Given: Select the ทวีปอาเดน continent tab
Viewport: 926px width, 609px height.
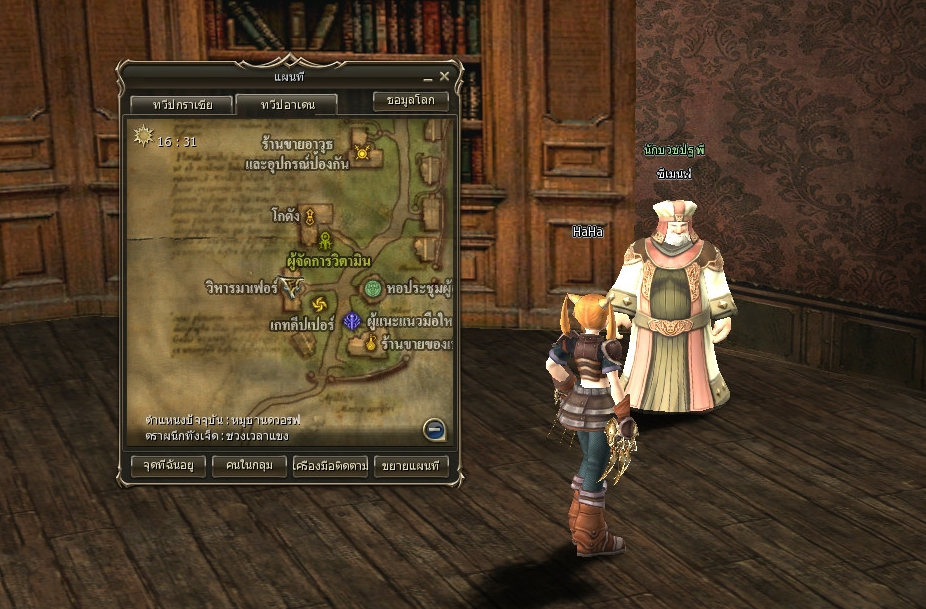Looking at the screenshot, I should 286,104.
